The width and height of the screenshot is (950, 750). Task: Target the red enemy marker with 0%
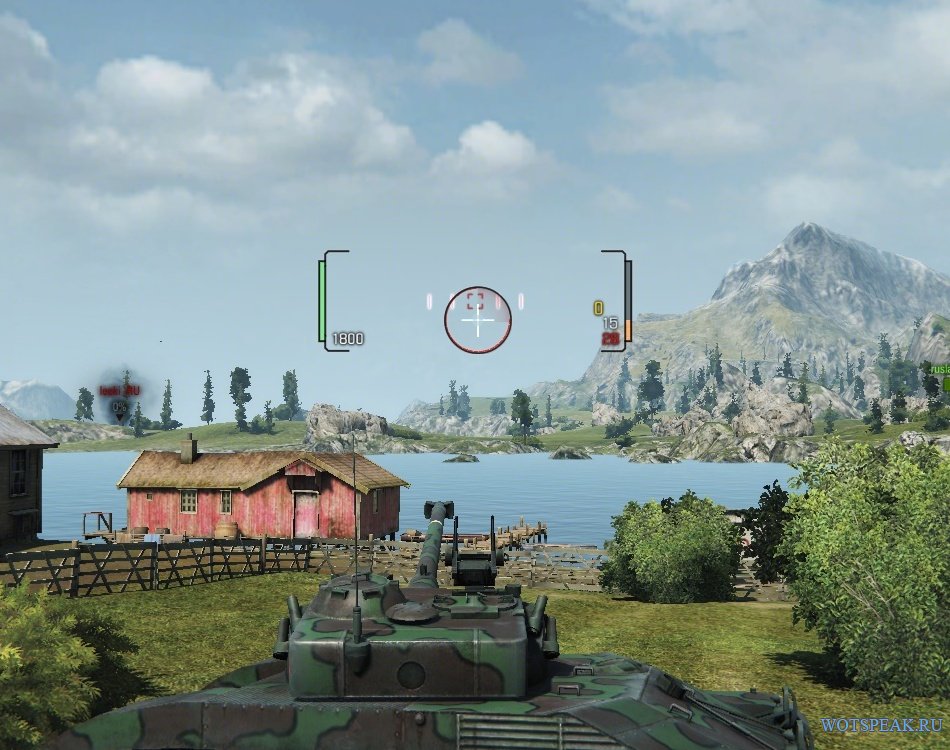coord(120,405)
